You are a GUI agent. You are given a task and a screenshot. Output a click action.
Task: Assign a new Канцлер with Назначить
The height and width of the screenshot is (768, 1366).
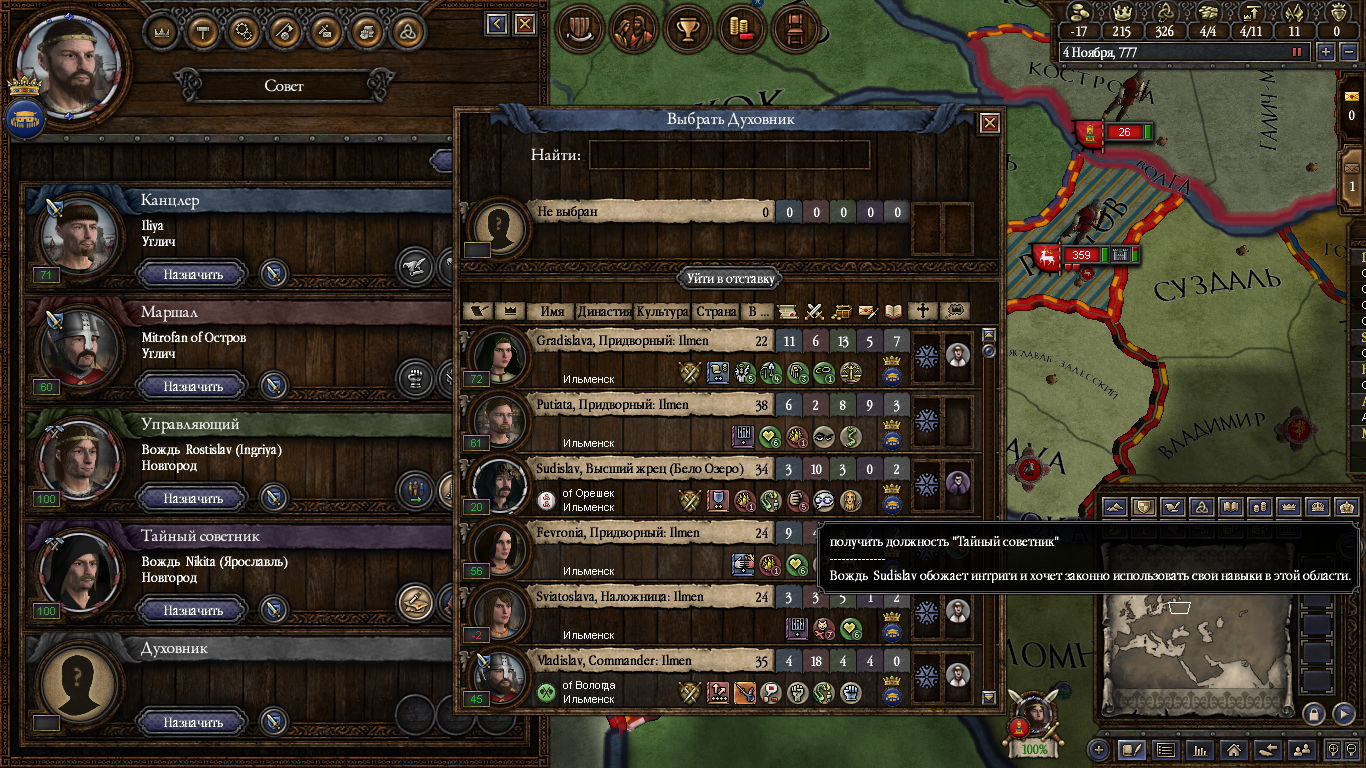point(193,274)
